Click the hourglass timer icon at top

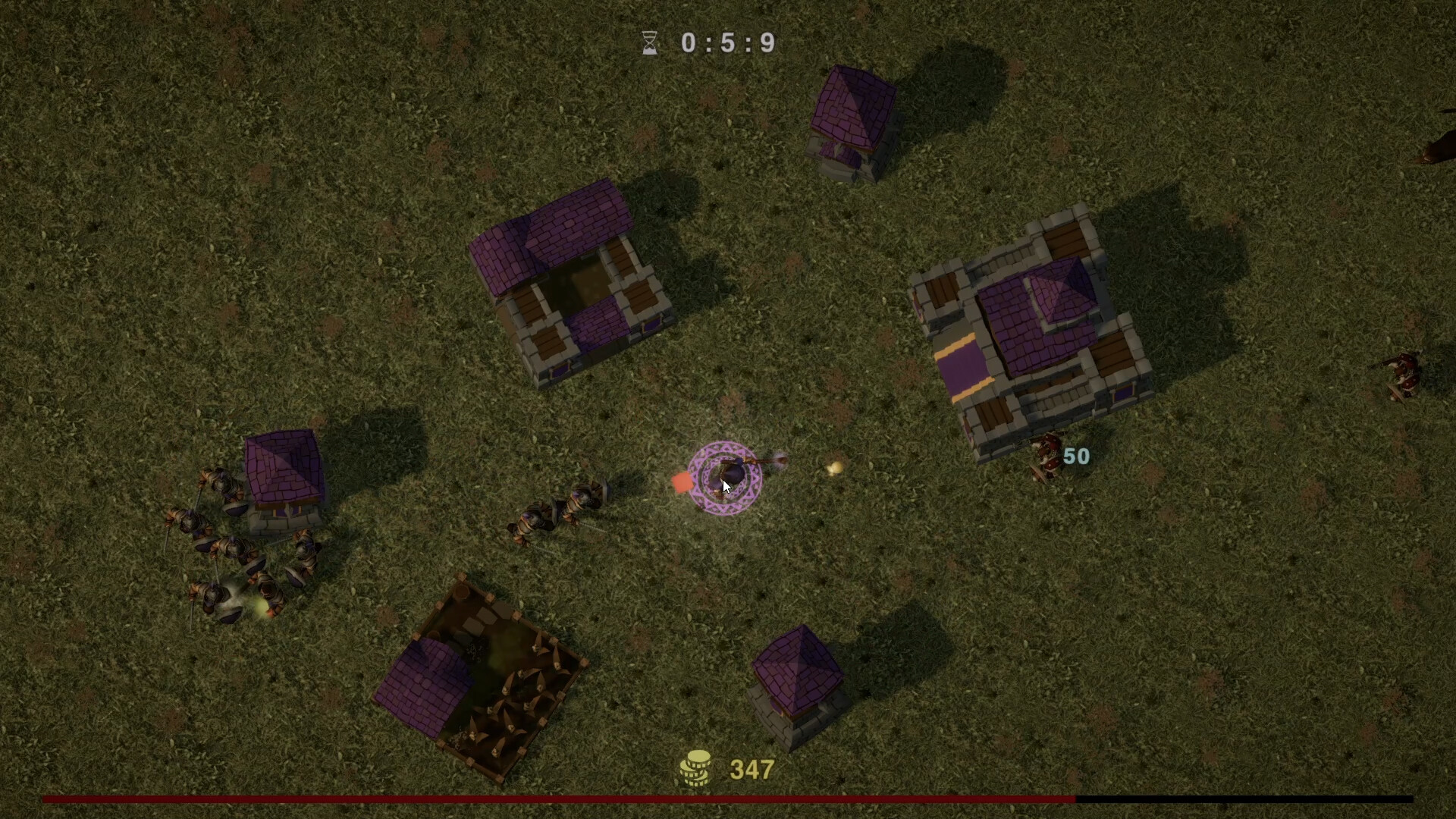(649, 43)
